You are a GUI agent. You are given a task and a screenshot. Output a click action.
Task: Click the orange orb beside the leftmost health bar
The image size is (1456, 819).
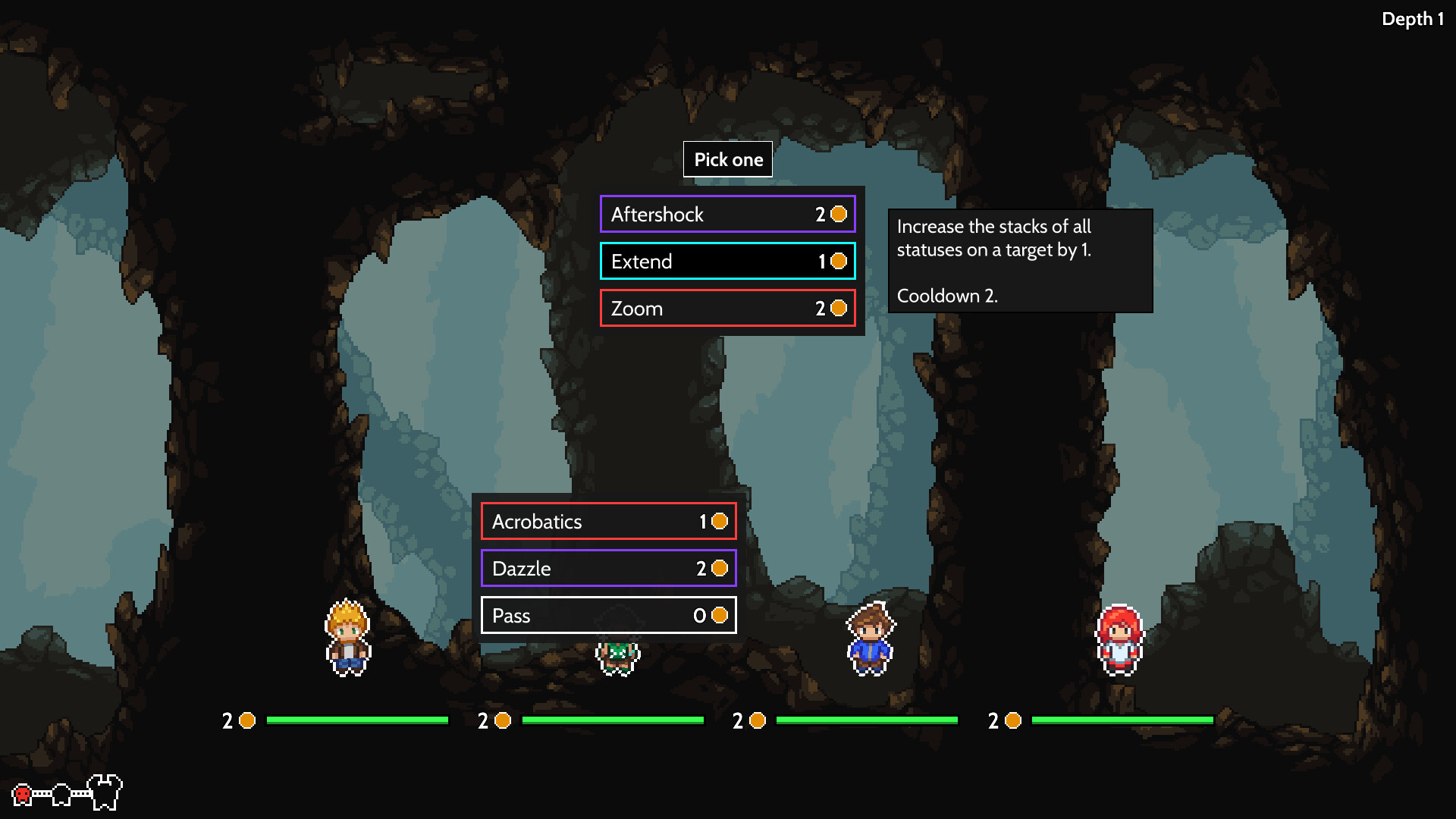point(246,721)
